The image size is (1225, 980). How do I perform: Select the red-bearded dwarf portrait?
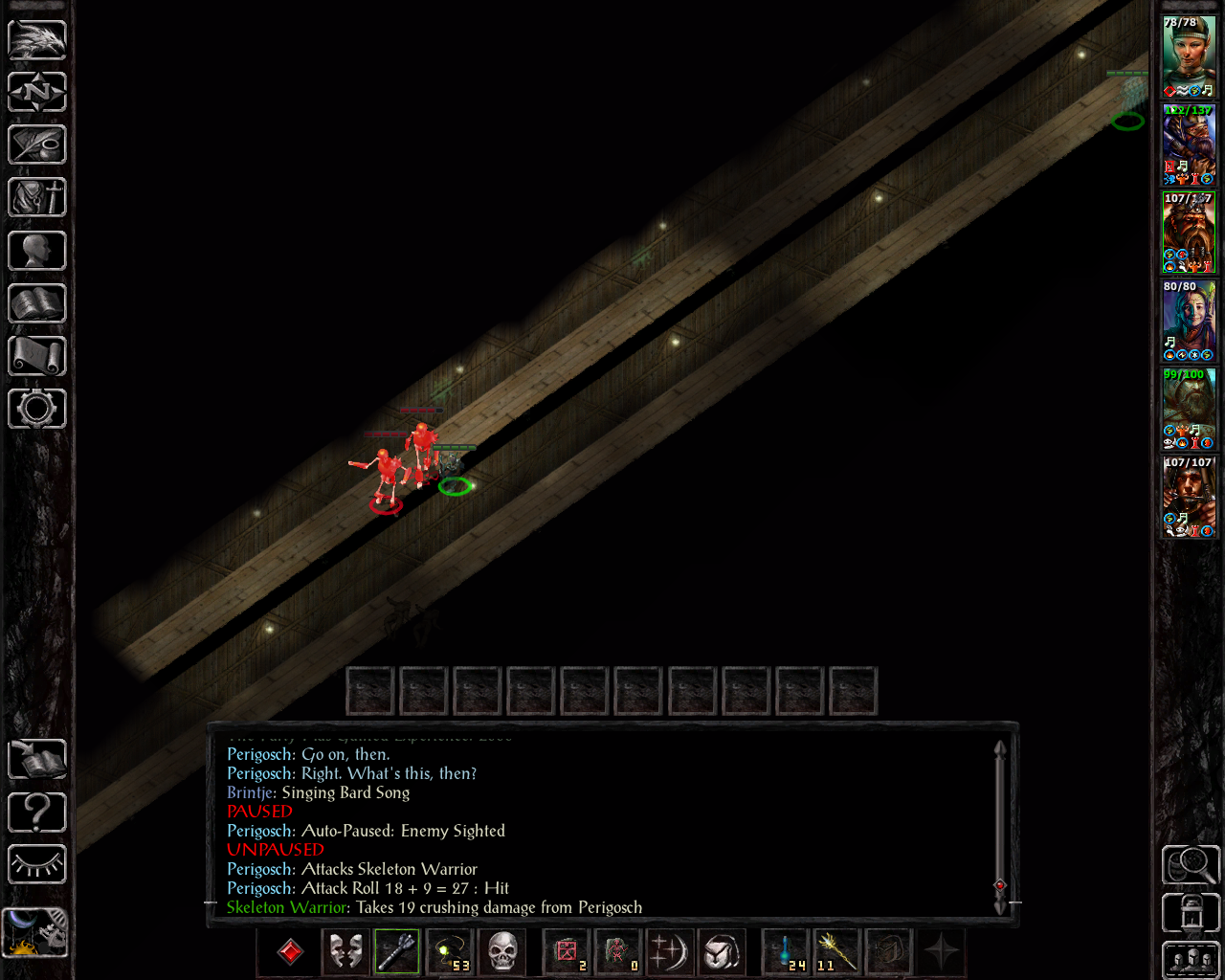1189,233
